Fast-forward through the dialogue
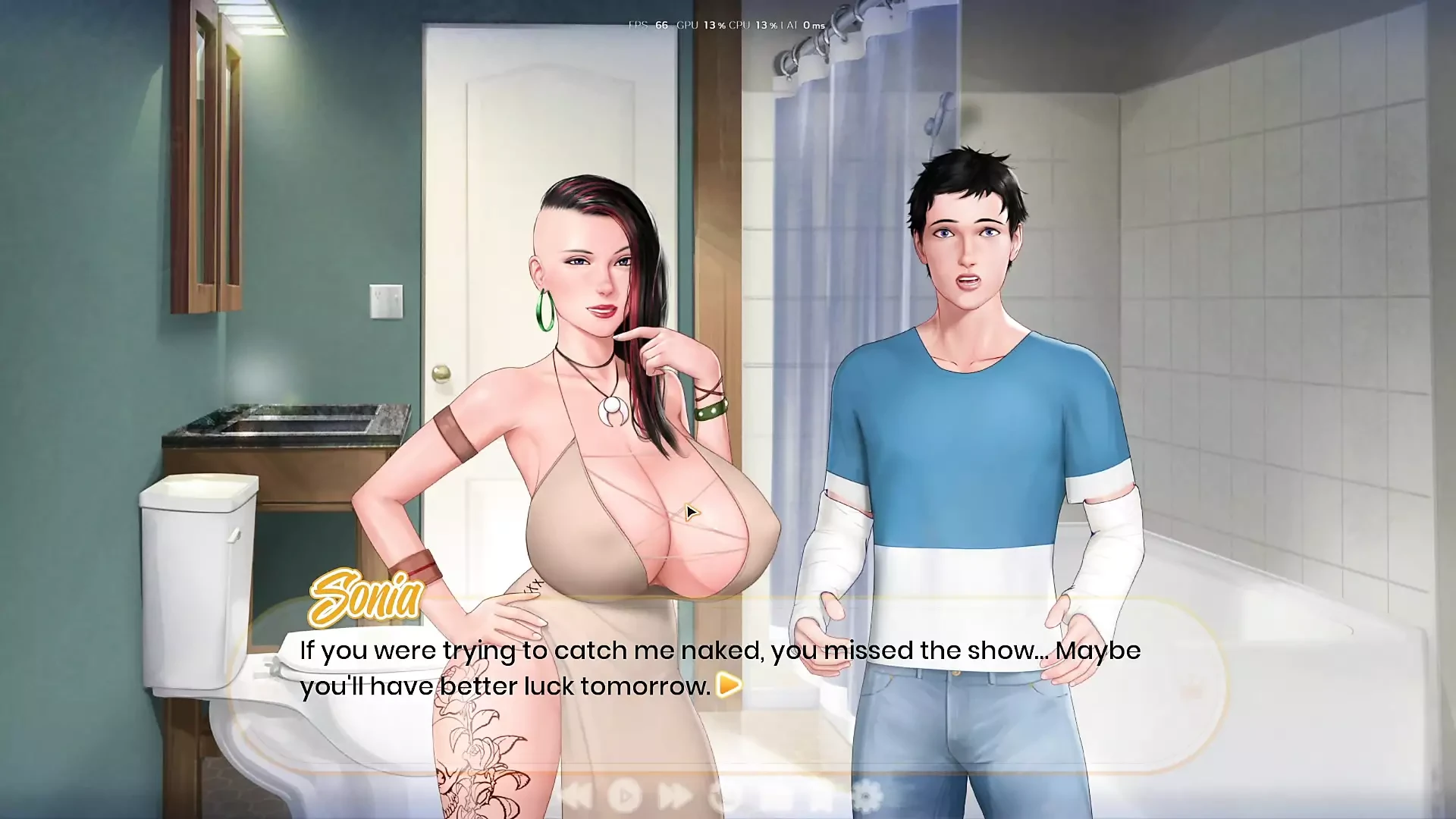The width and height of the screenshot is (1456, 819). [674, 796]
